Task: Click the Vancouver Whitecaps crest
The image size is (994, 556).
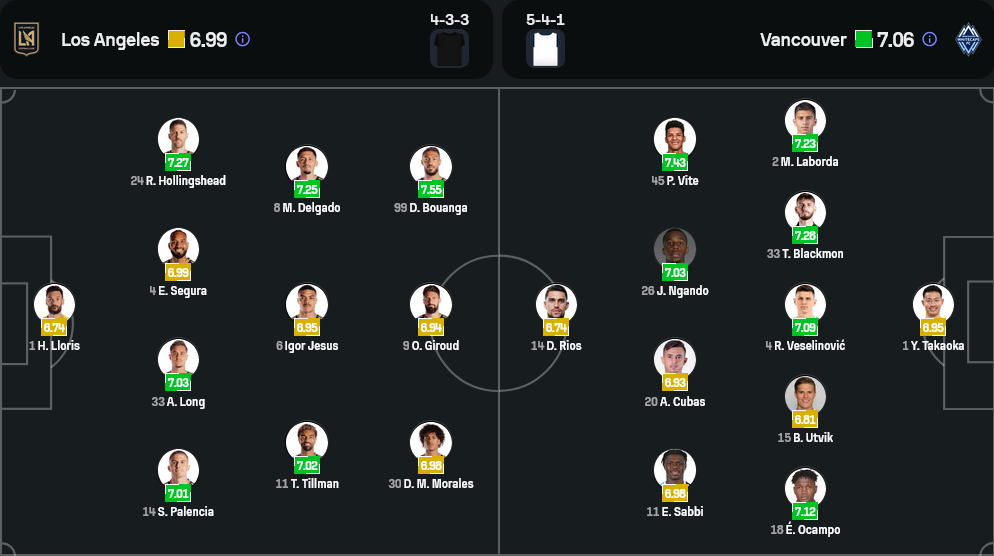Action: (968, 39)
